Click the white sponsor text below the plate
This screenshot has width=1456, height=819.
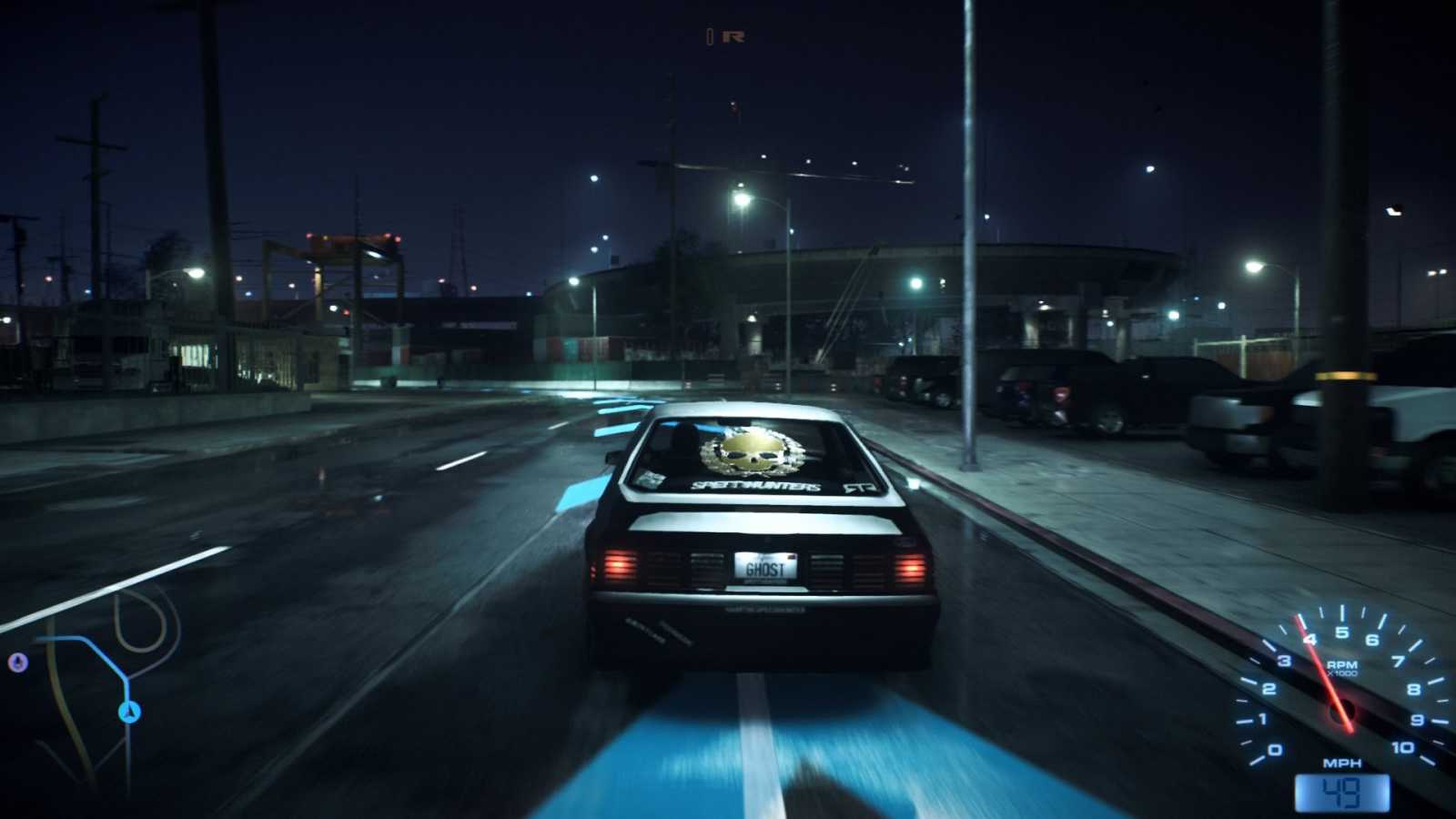[764, 608]
